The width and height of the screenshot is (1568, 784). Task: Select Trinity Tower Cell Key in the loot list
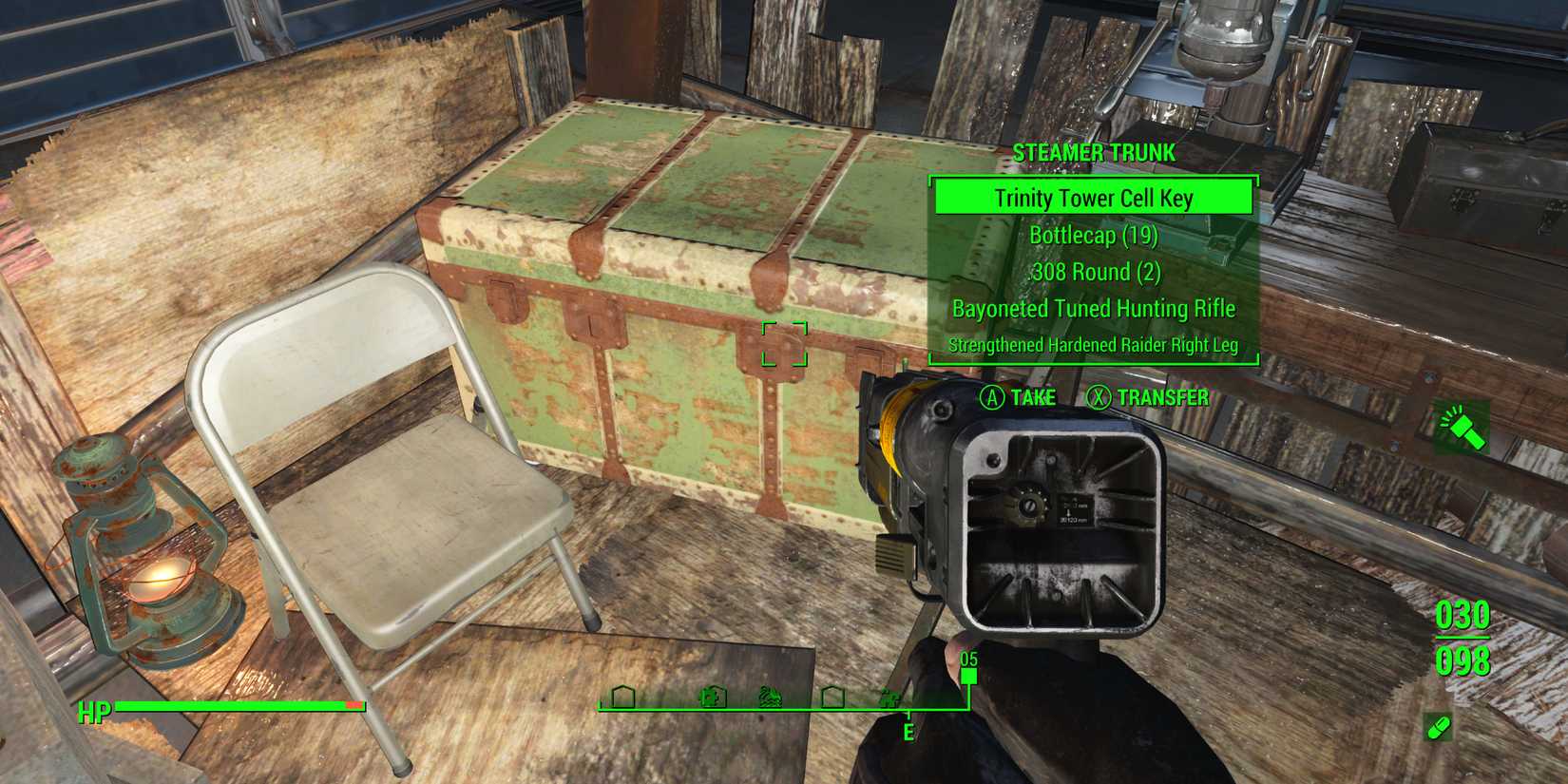[1094, 199]
